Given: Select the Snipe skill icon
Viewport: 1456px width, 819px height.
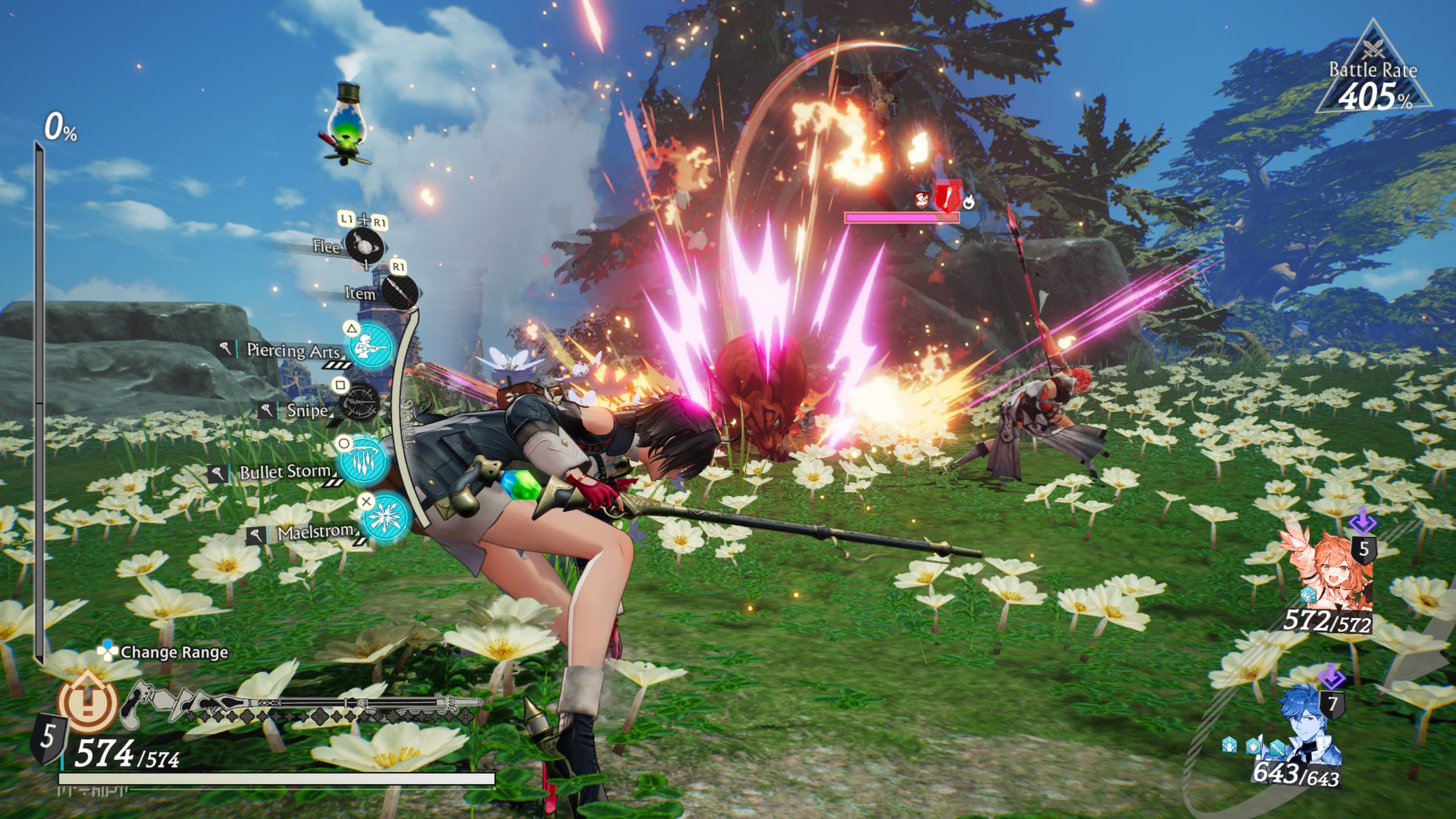Looking at the screenshot, I should [360, 402].
